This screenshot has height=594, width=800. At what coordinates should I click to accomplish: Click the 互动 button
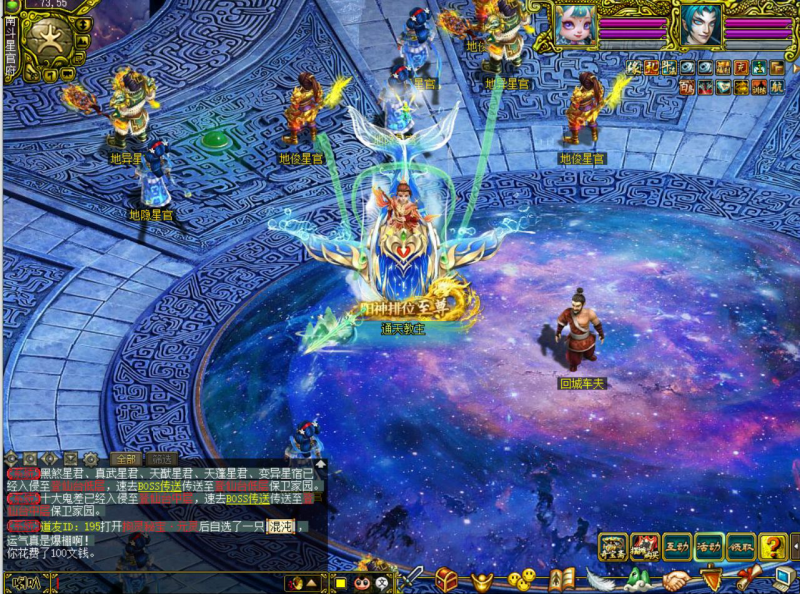click(x=677, y=546)
